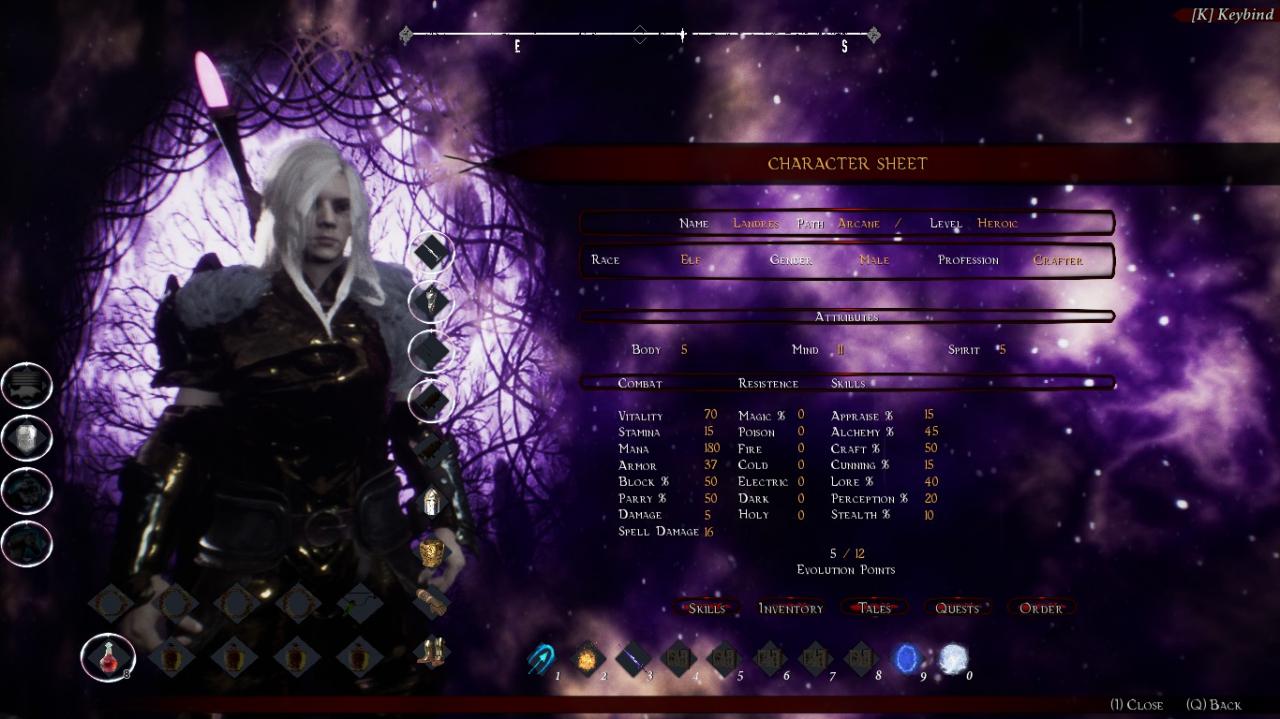
Task: Activate the white frost orb ability
Action: (x=953, y=658)
